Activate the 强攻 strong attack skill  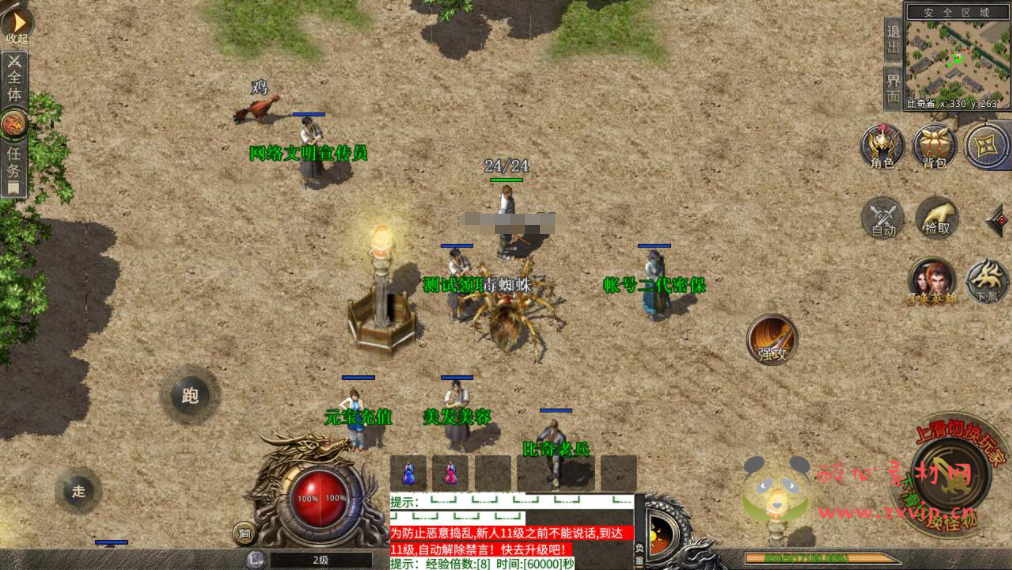point(772,339)
